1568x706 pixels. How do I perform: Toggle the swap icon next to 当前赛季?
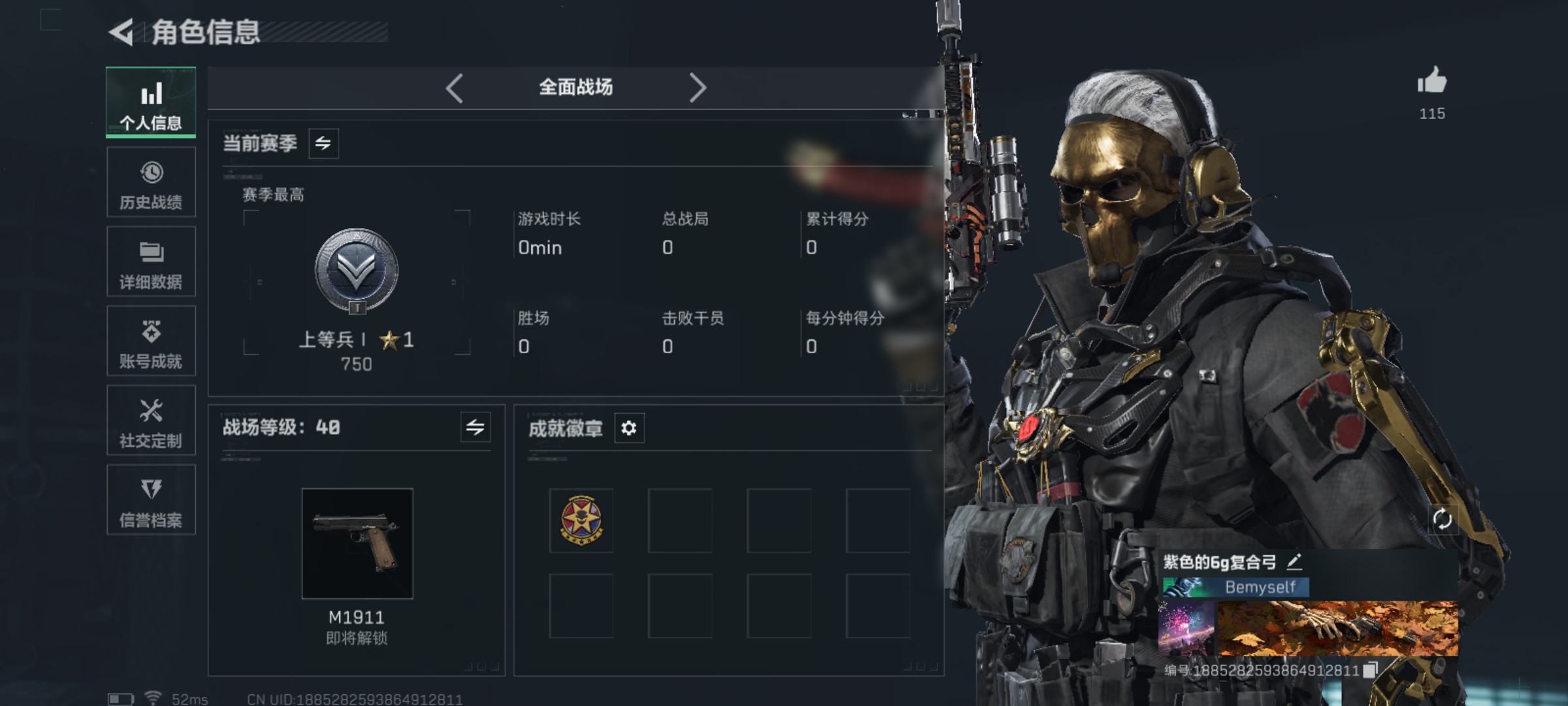point(323,143)
